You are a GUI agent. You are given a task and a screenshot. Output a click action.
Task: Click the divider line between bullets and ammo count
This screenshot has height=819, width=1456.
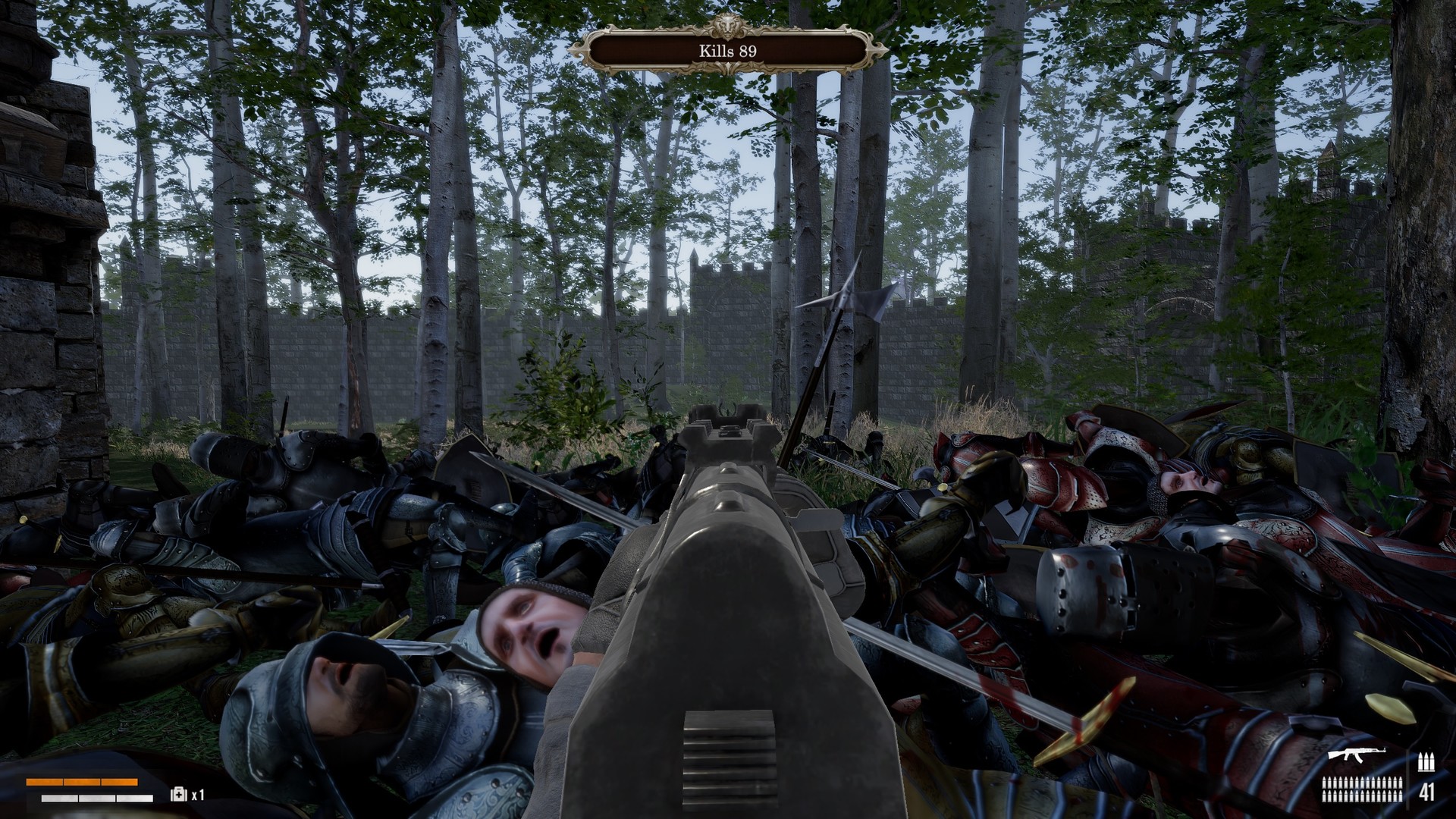1408,782
